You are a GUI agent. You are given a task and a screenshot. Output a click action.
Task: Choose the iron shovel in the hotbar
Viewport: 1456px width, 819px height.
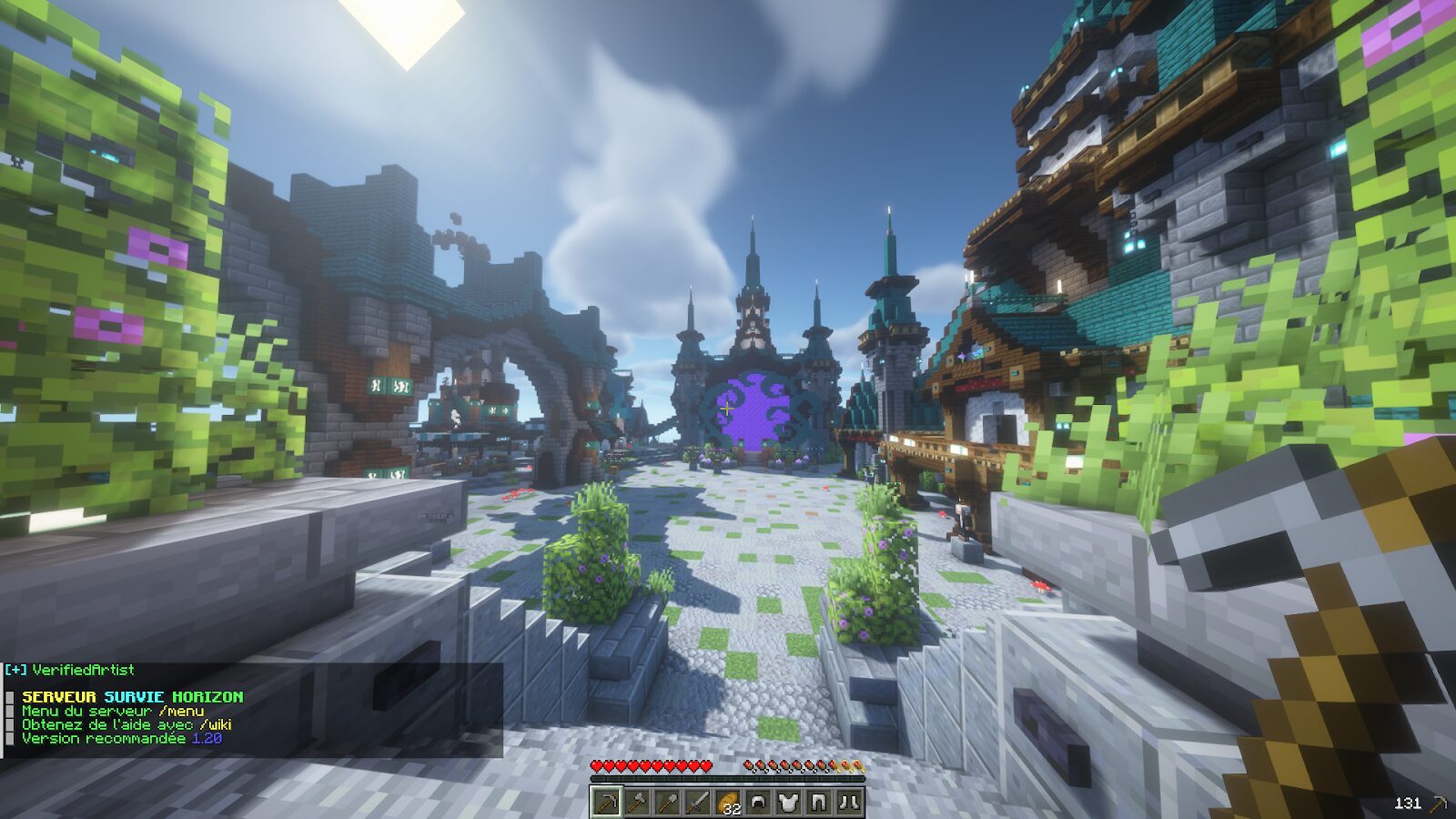coord(667,802)
